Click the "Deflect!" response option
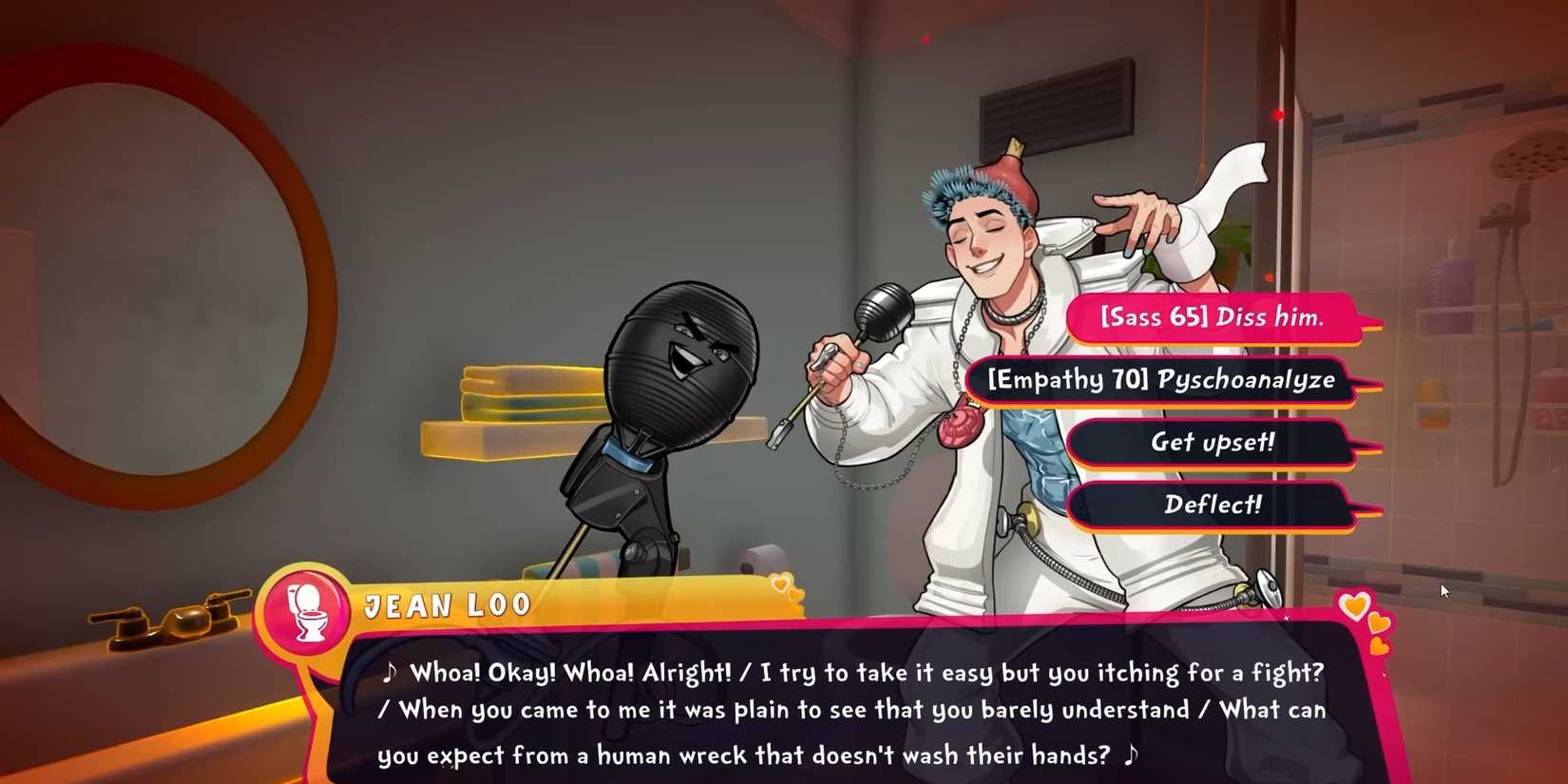 [1209, 505]
